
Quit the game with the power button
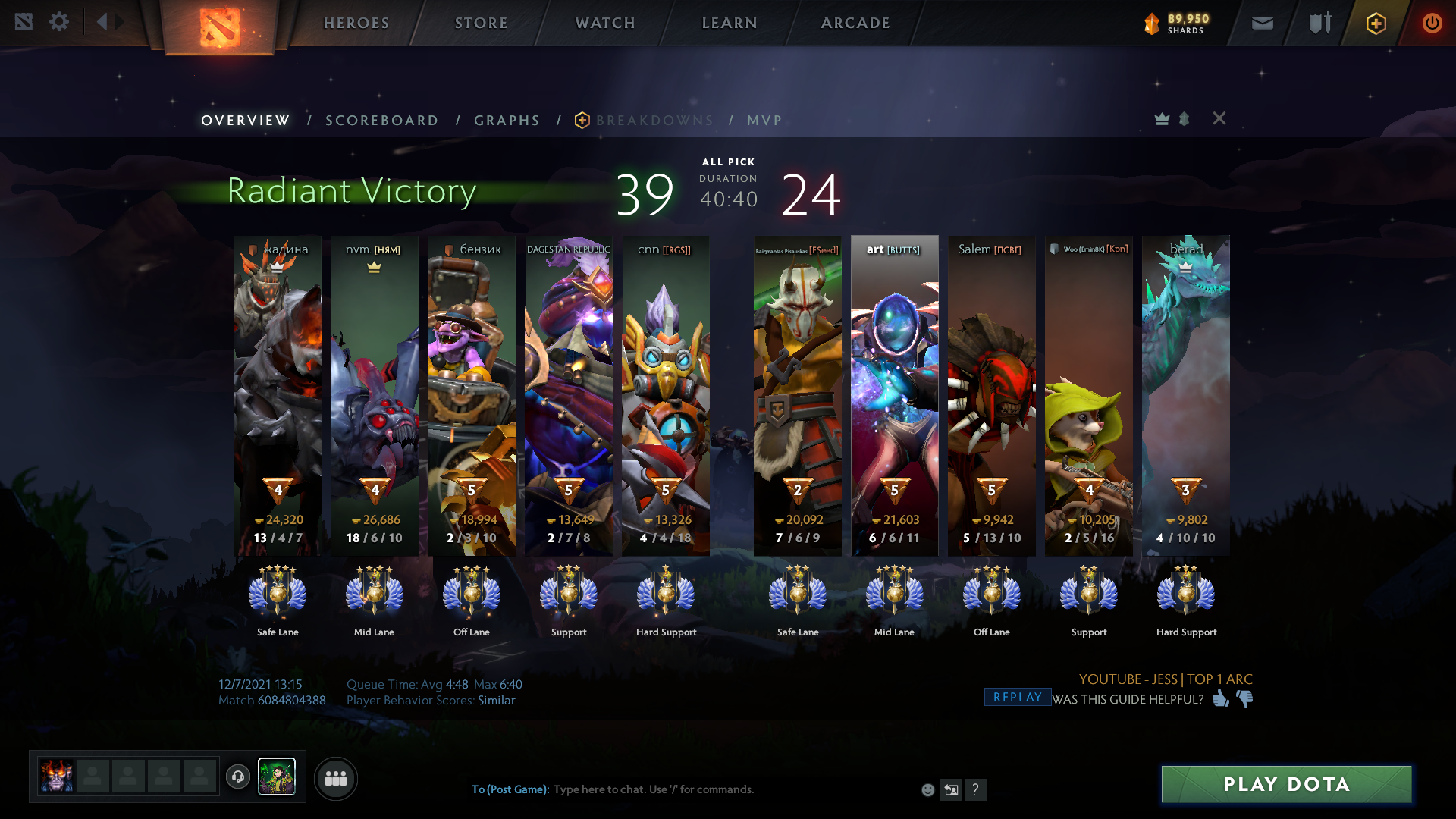(1432, 23)
